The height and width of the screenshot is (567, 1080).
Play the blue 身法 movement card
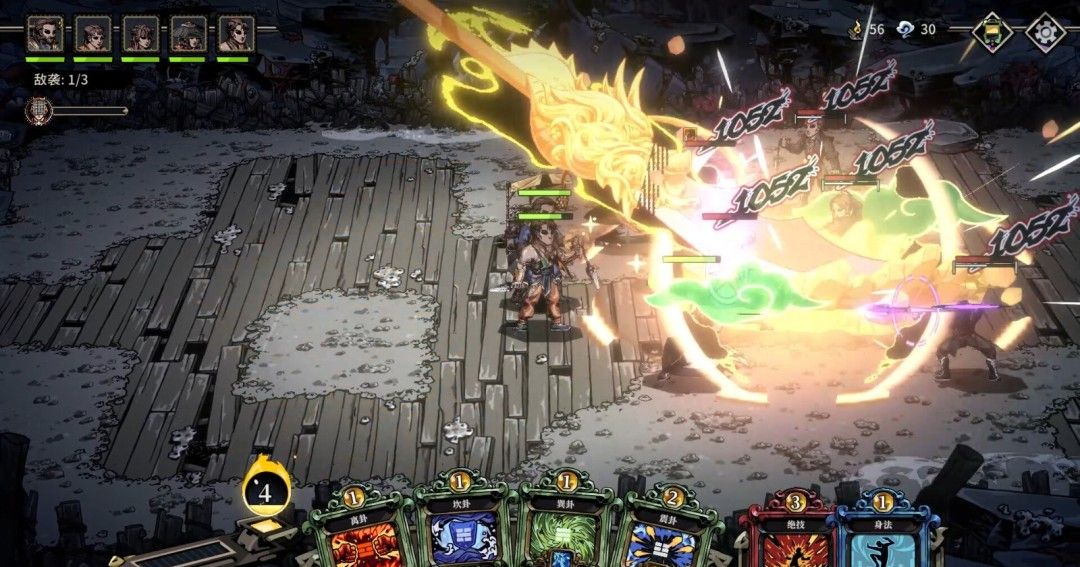[x=885, y=535]
